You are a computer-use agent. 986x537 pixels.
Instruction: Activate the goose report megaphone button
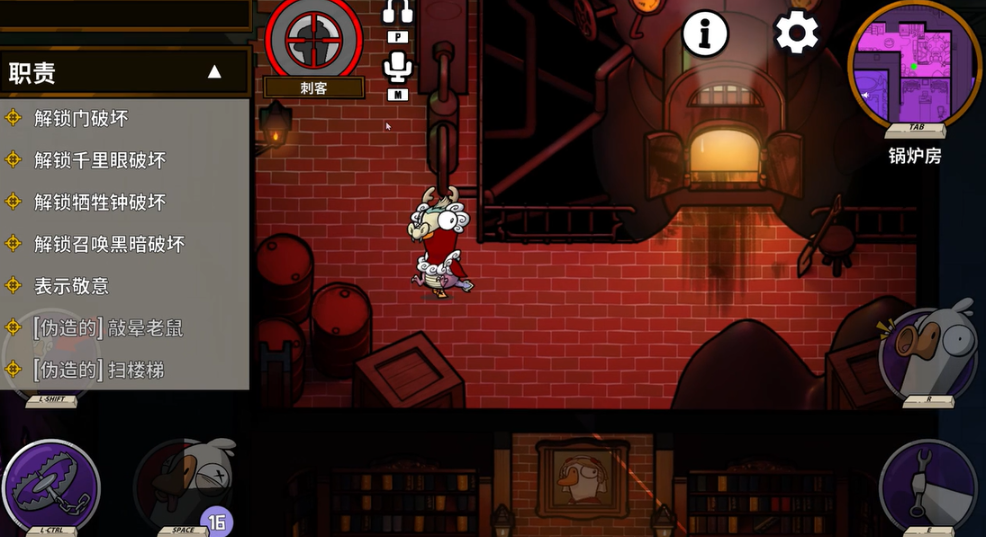928,351
